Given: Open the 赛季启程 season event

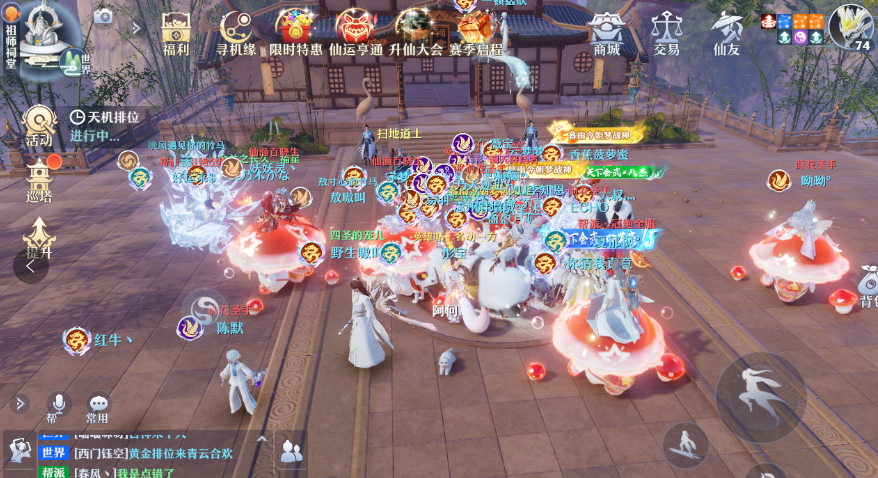Looking at the screenshot, I should (x=476, y=31).
